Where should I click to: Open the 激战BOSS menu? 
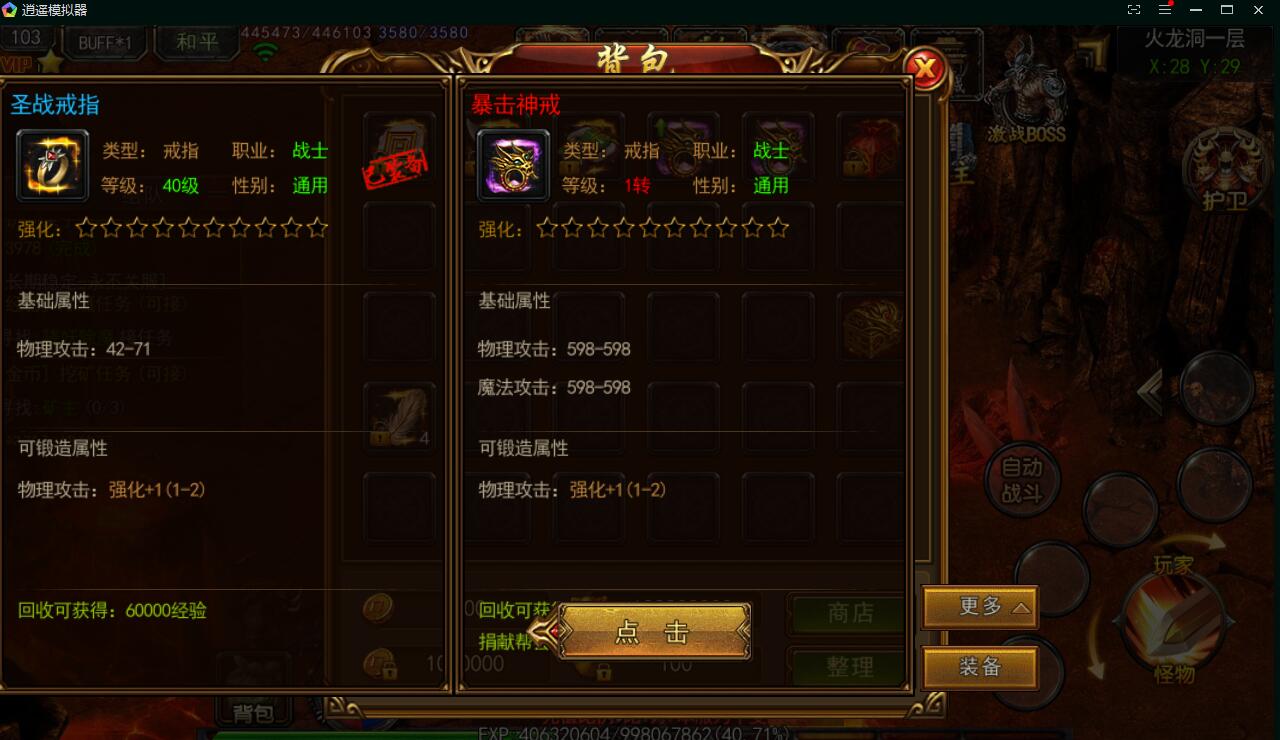[x=1025, y=100]
